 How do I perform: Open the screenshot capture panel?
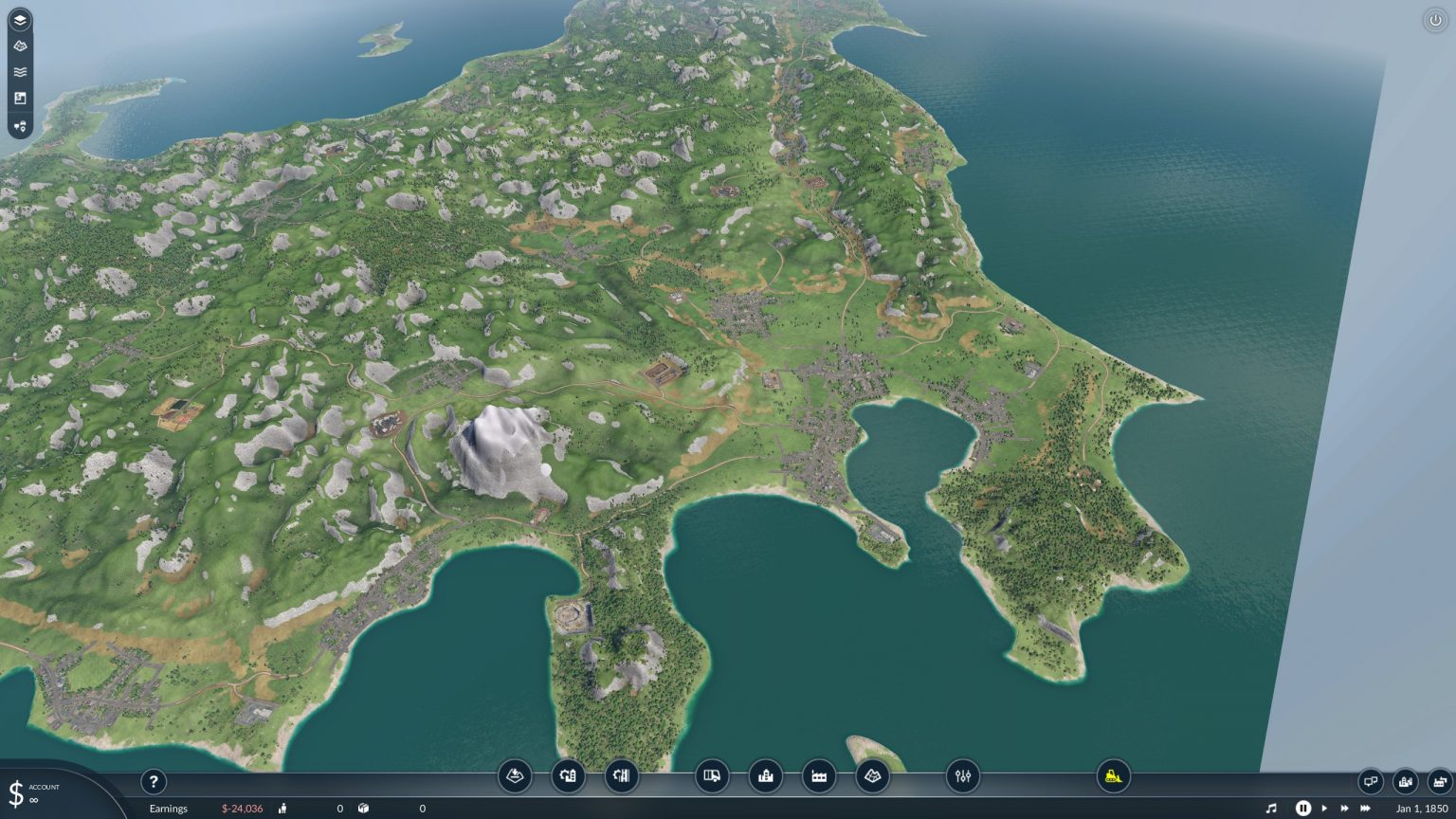coord(19,98)
